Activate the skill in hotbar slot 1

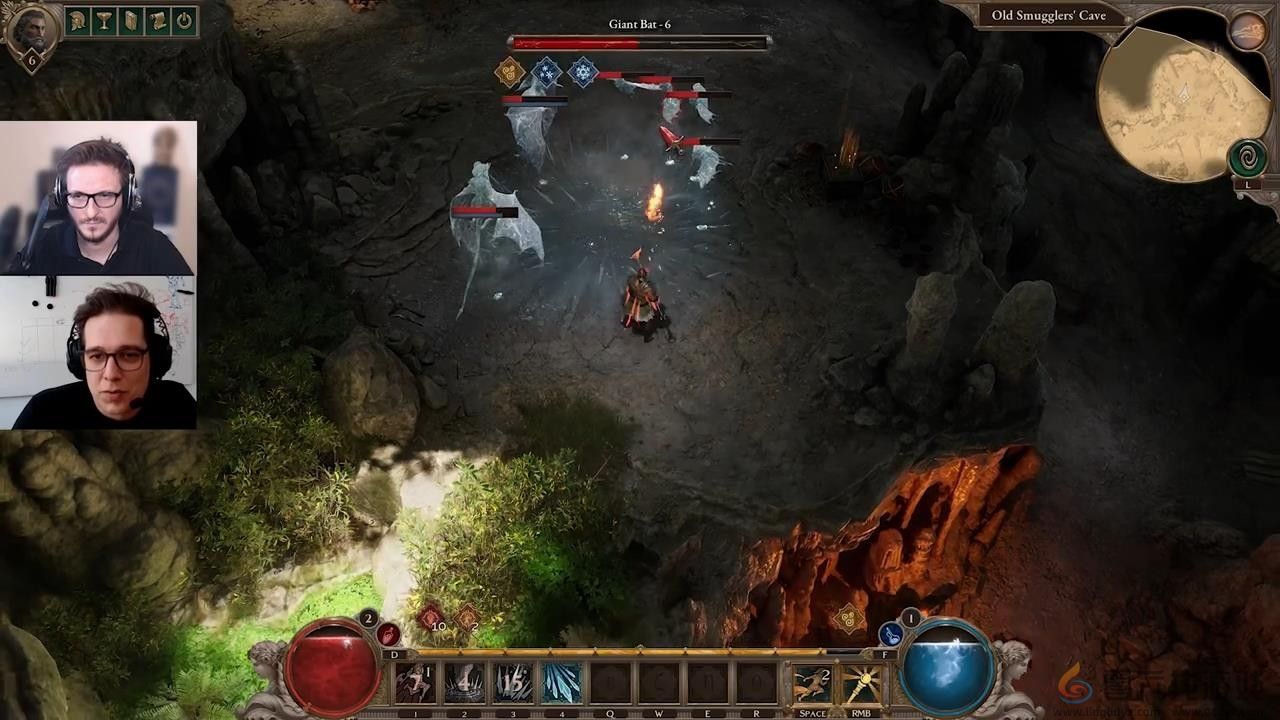[x=415, y=684]
